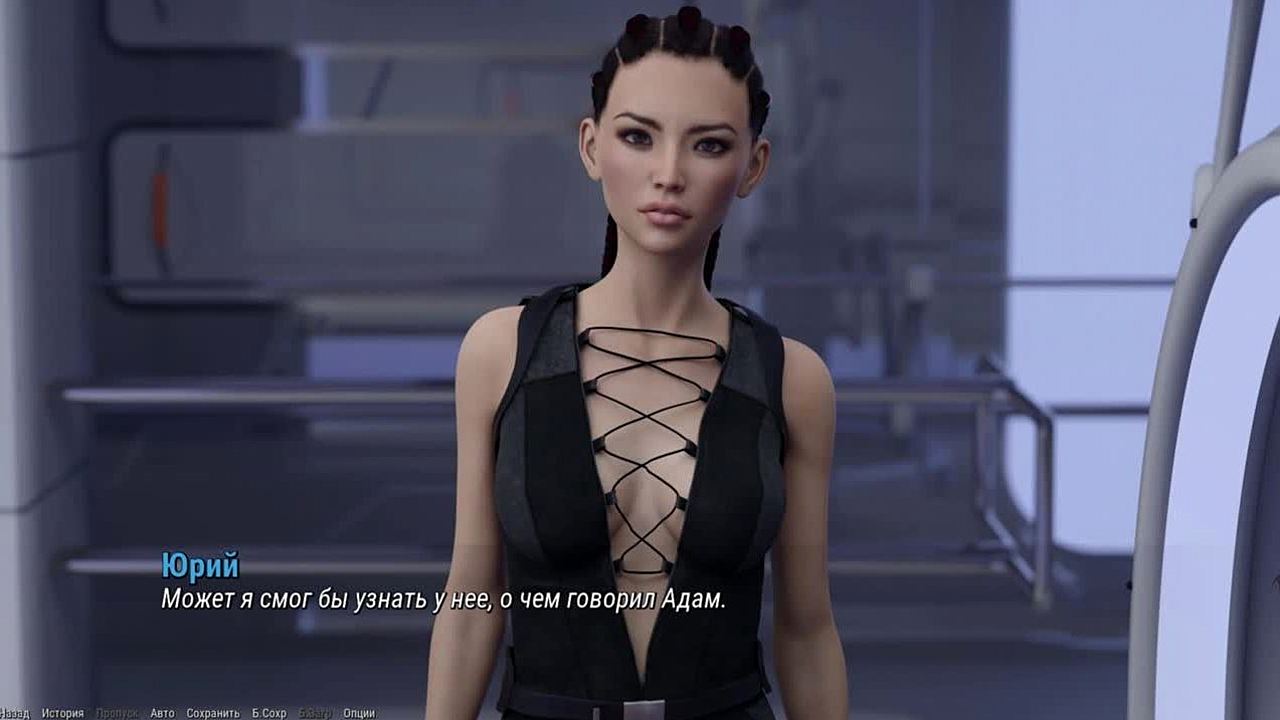Screen dimensions: 1280x720
Task: Open the История dialogue log
Action: [x=62, y=713]
